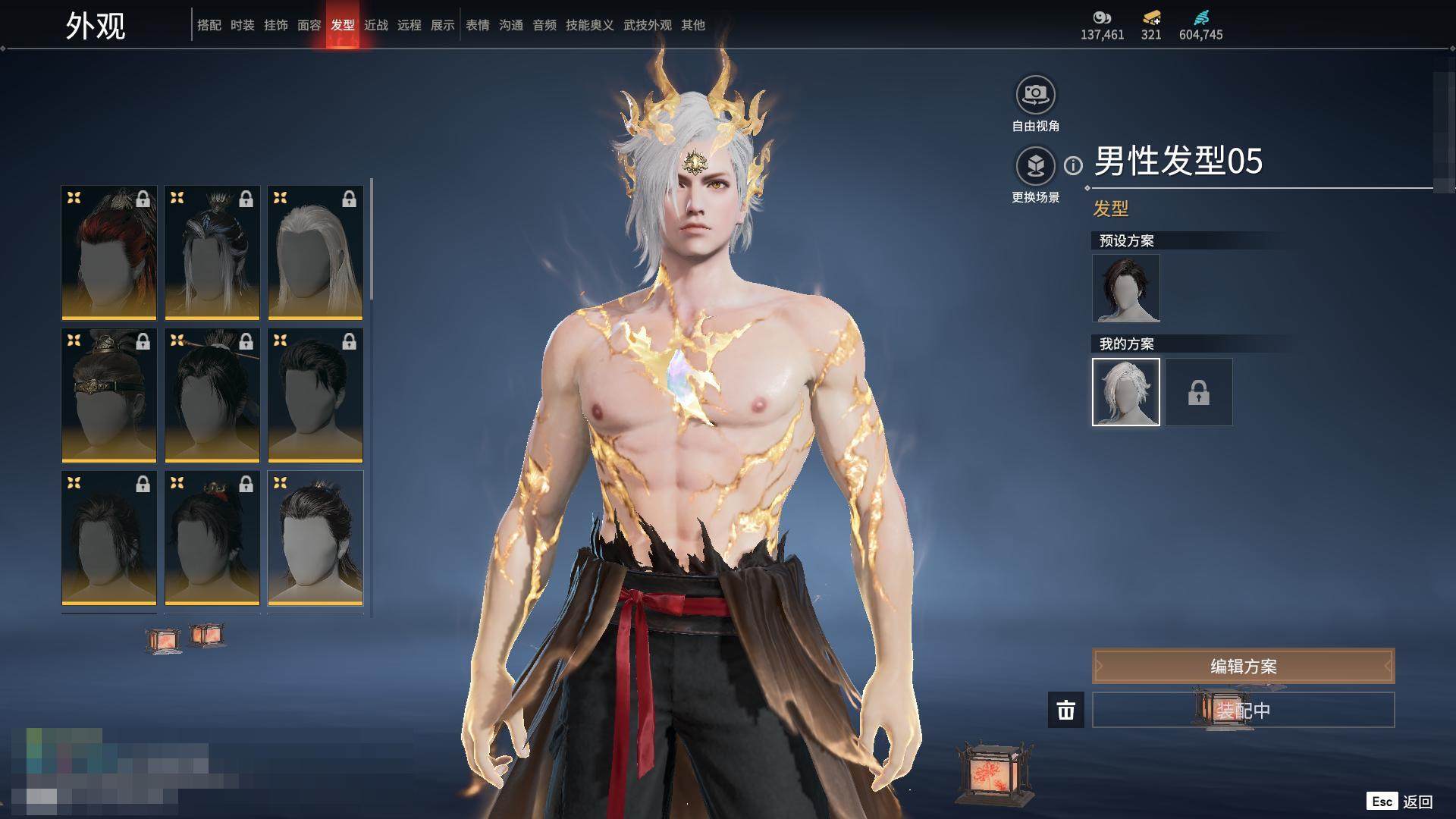Select the 其他 tab
Image resolution: width=1456 pixels, height=819 pixels.
click(693, 25)
